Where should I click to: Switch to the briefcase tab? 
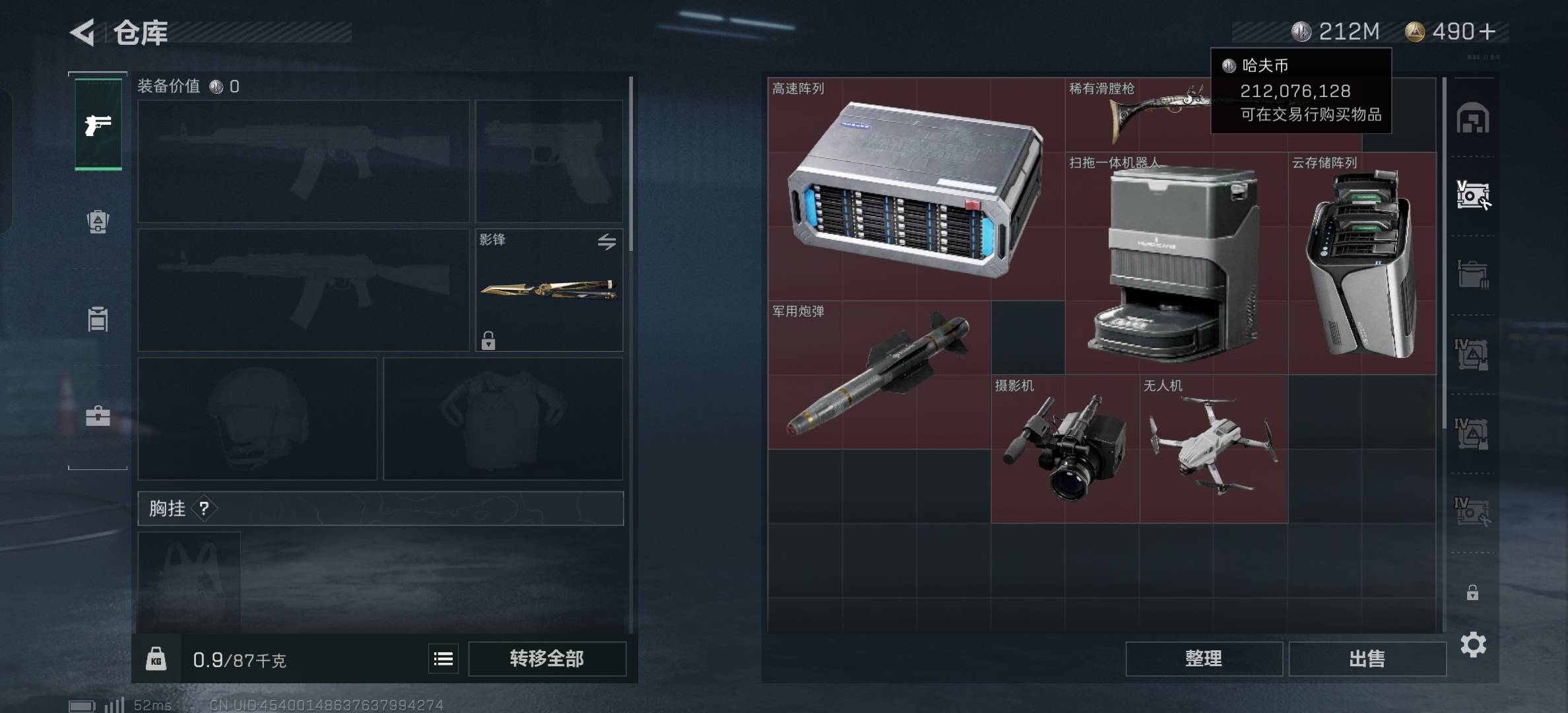point(98,416)
